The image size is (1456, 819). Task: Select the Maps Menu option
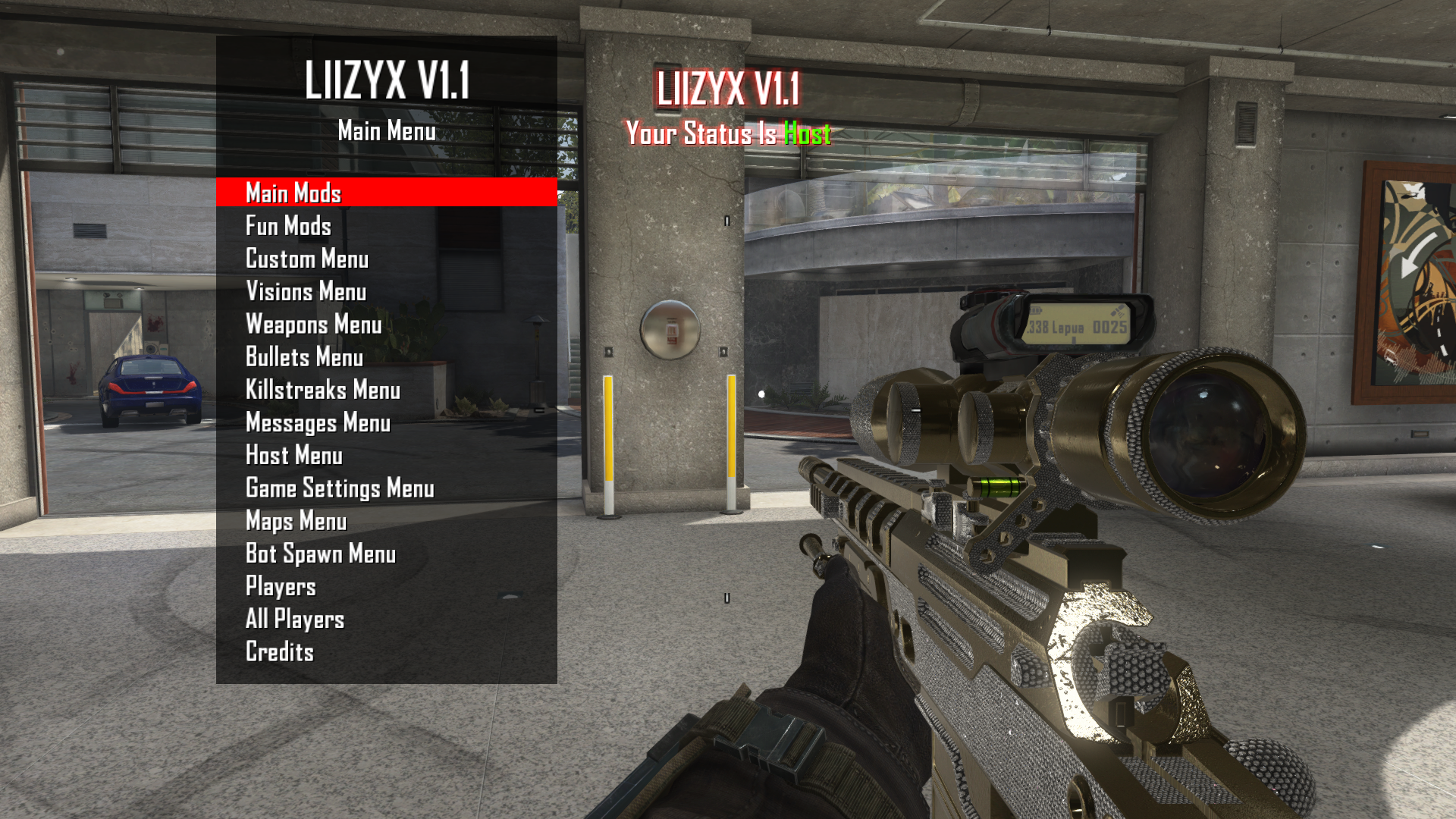tap(296, 521)
